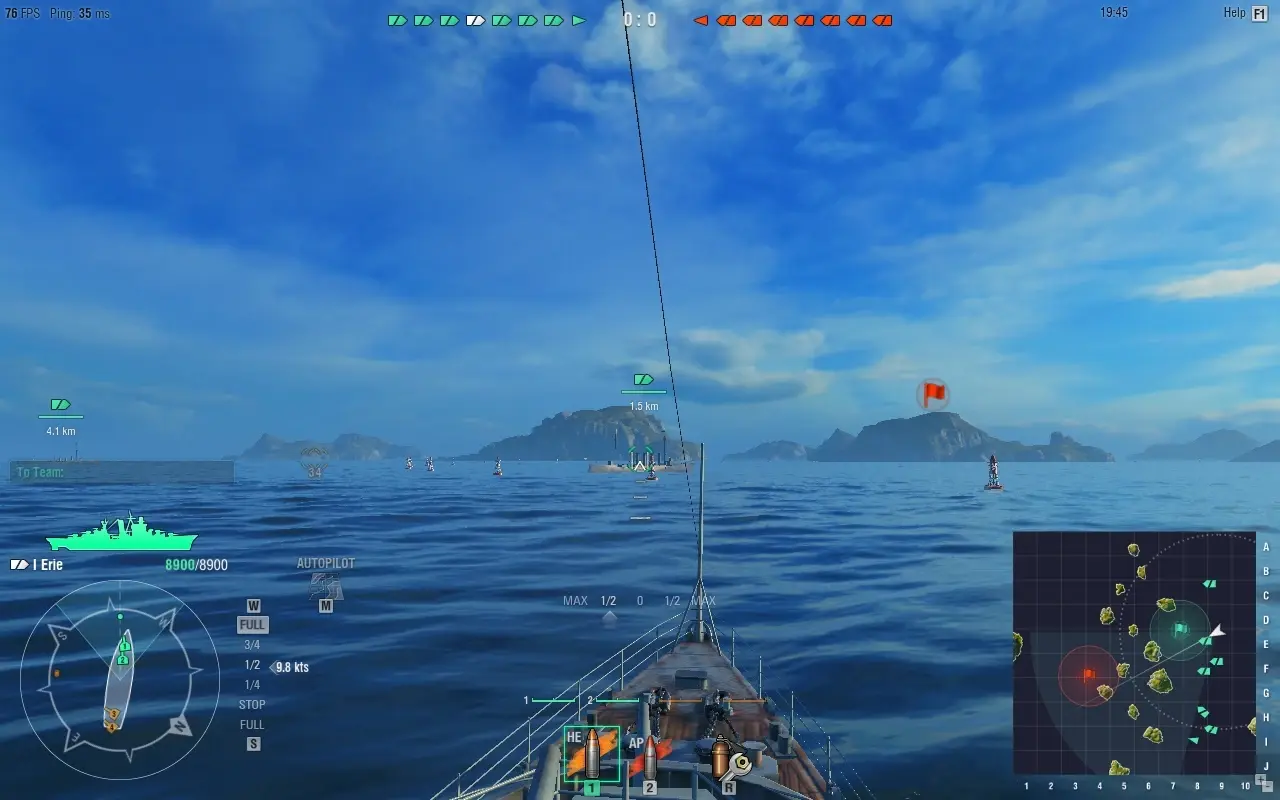Click the 0:0 match score display

(x=638, y=17)
